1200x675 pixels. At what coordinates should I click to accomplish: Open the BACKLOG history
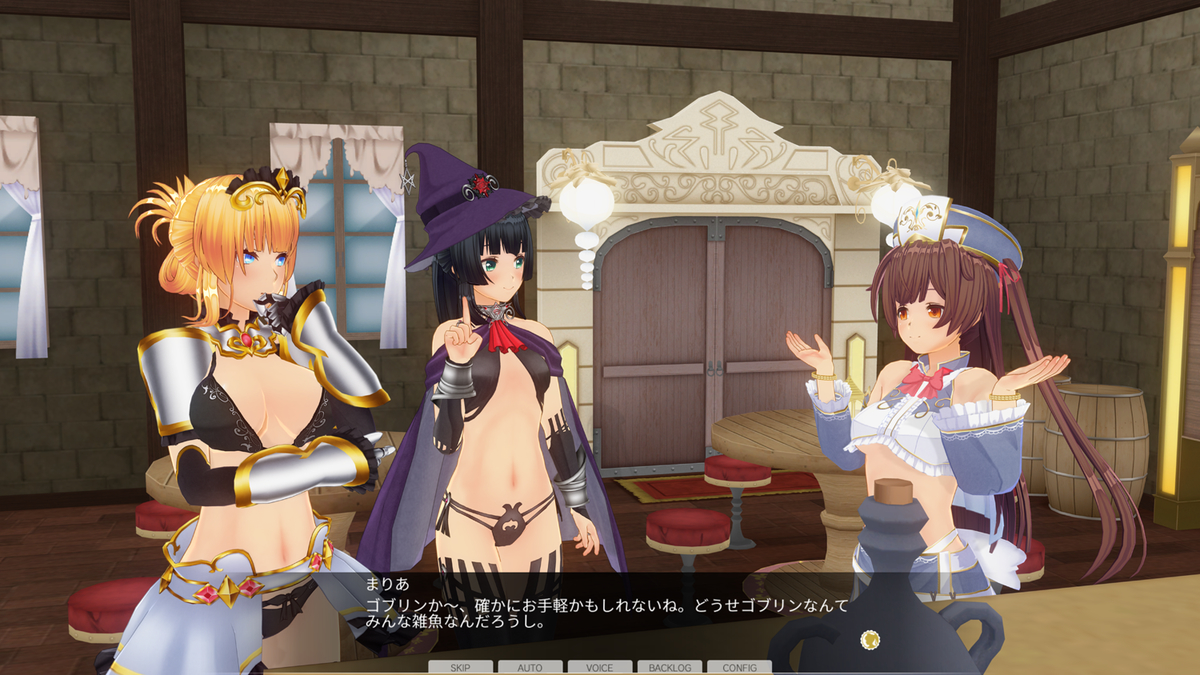[669, 667]
